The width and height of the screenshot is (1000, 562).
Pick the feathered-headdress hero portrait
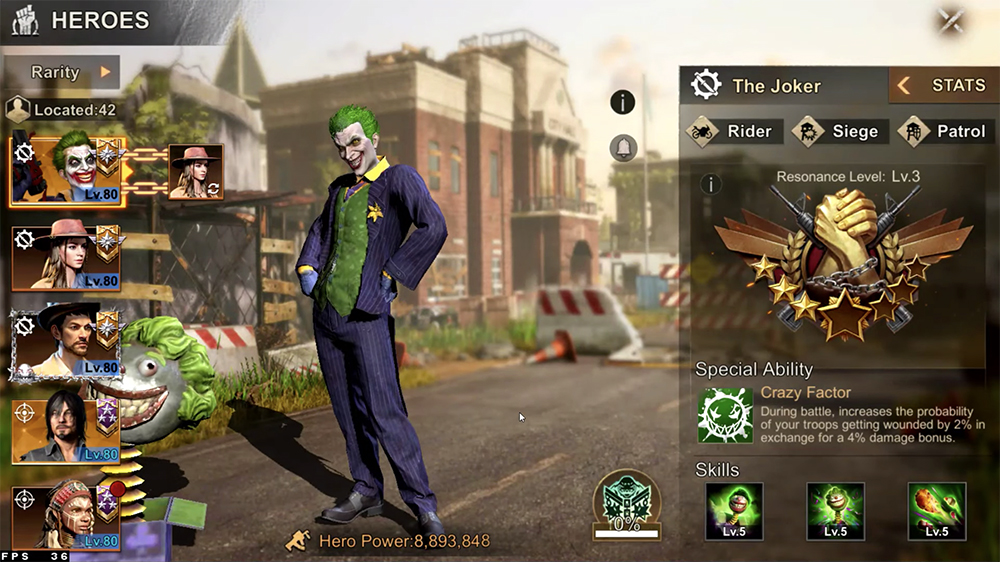coord(66,517)
